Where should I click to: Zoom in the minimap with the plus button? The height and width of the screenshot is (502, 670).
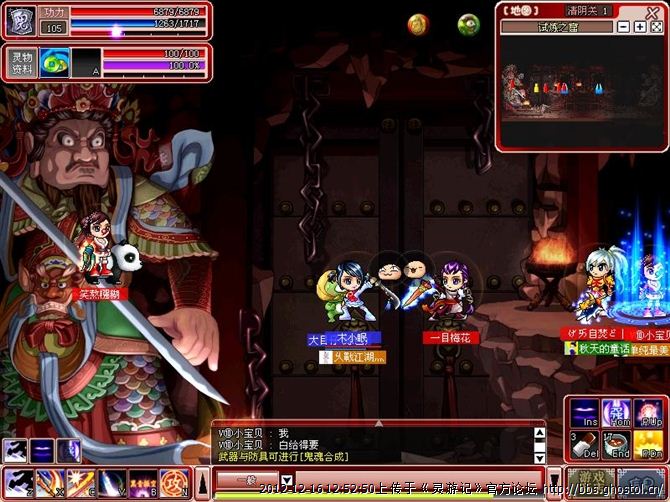639,27
